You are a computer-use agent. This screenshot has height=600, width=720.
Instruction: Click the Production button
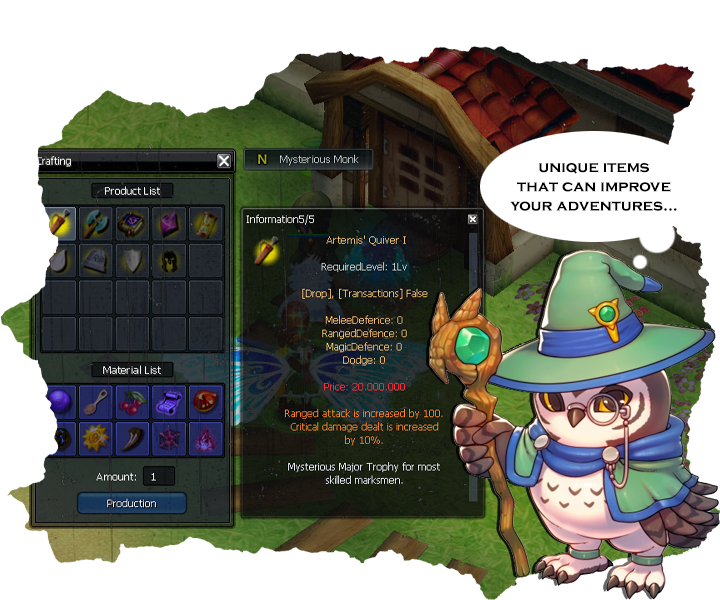click(132, 503)
